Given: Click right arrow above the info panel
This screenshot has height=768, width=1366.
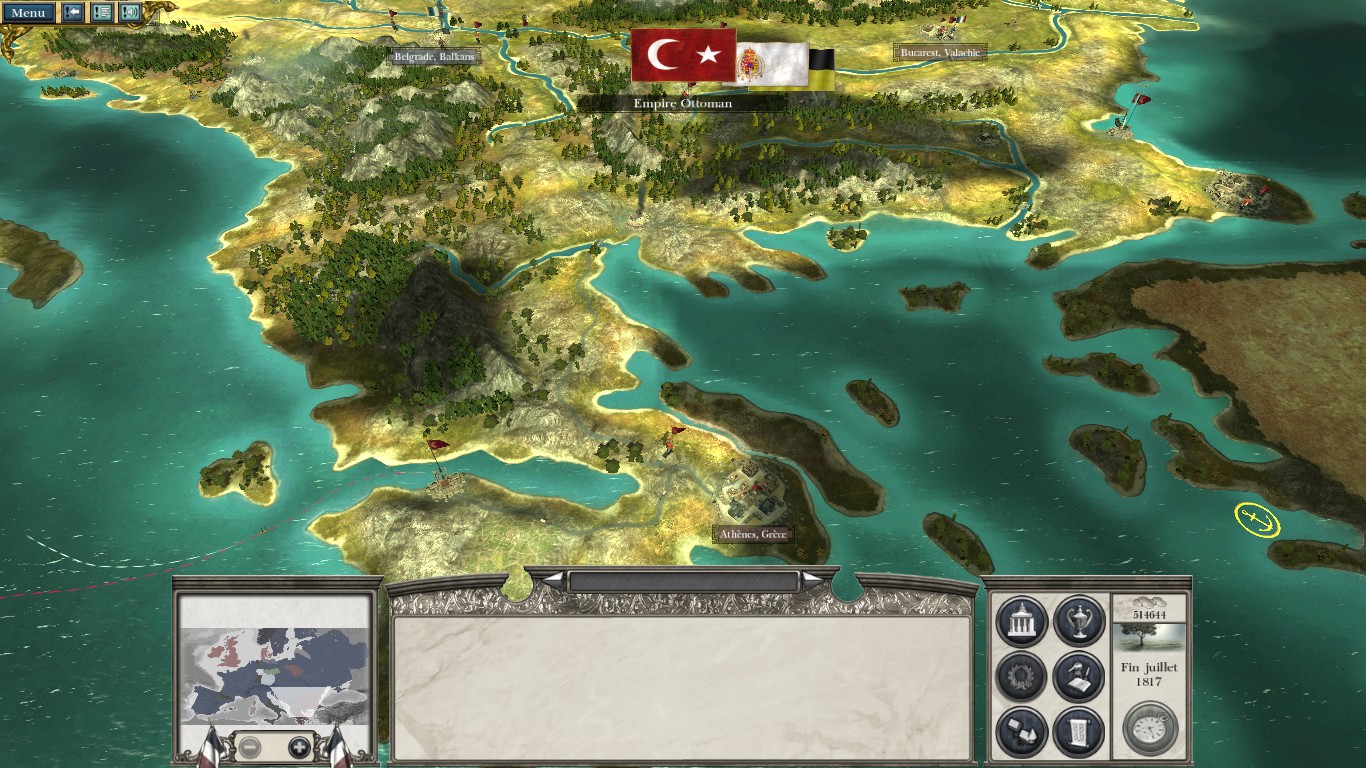Looking at the screenshot, I should point(814,580).
